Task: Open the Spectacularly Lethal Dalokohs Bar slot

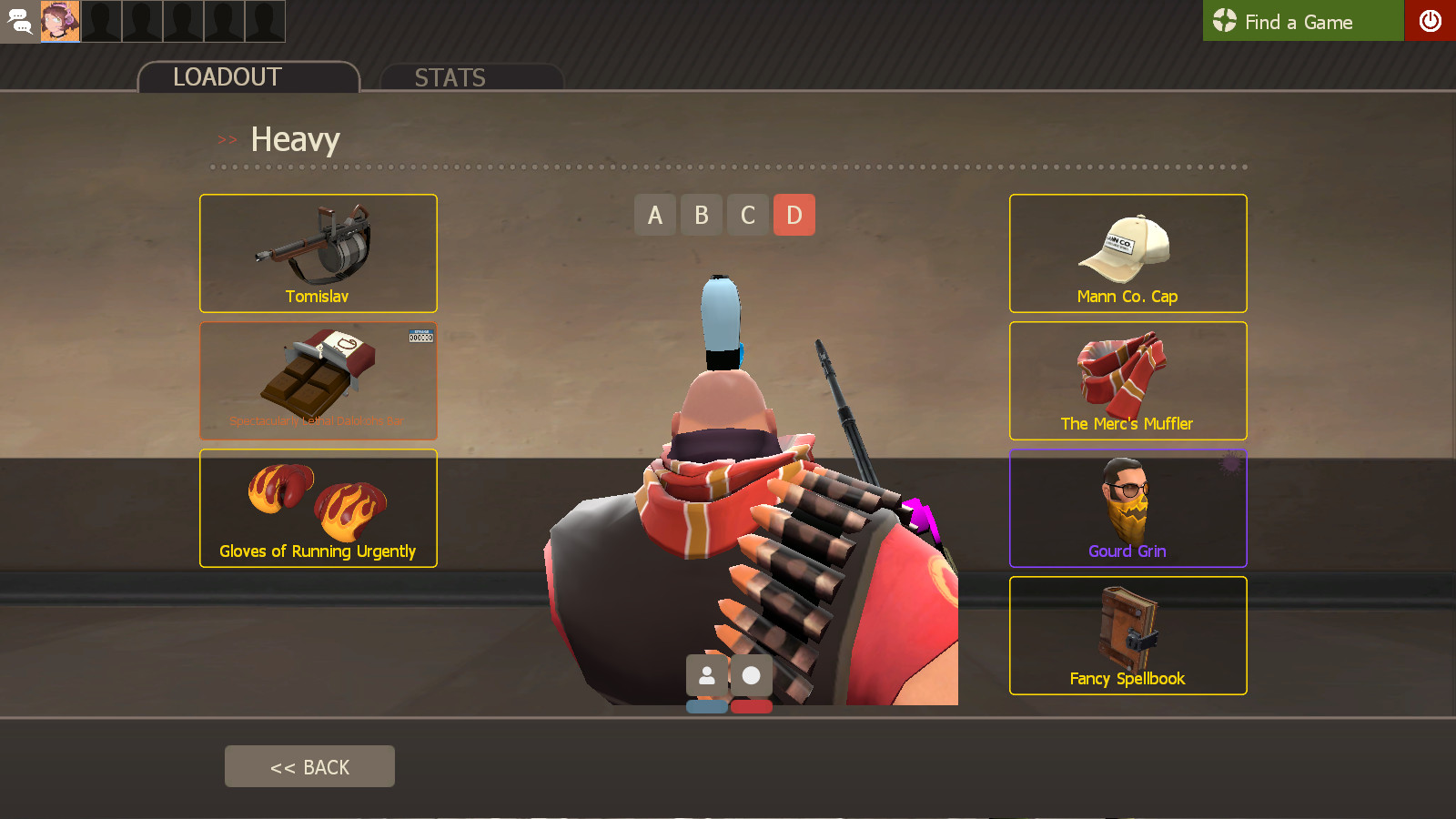Action: coord(318,380)
